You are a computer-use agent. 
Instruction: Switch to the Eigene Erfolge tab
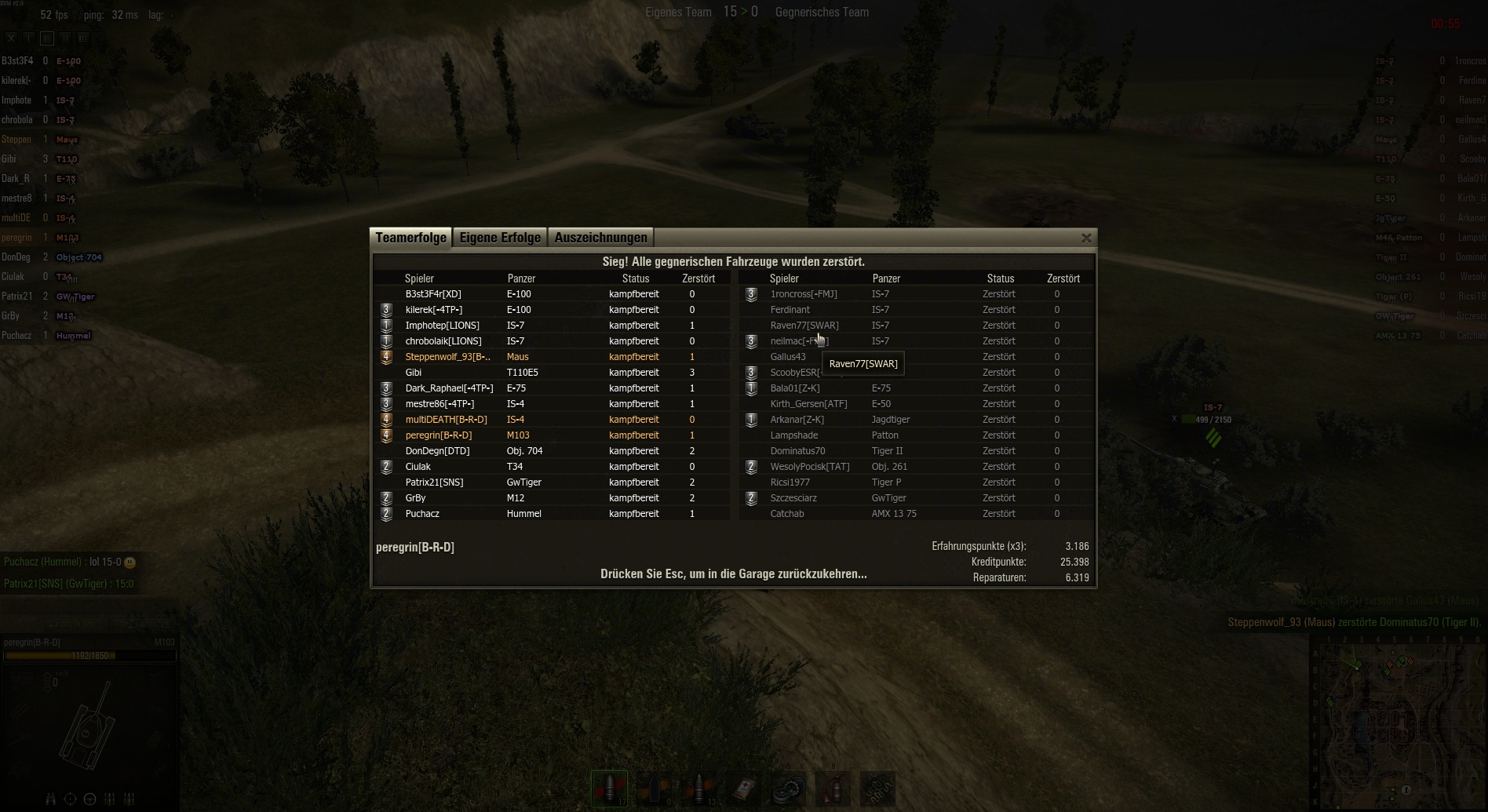[x=500, y=238]
